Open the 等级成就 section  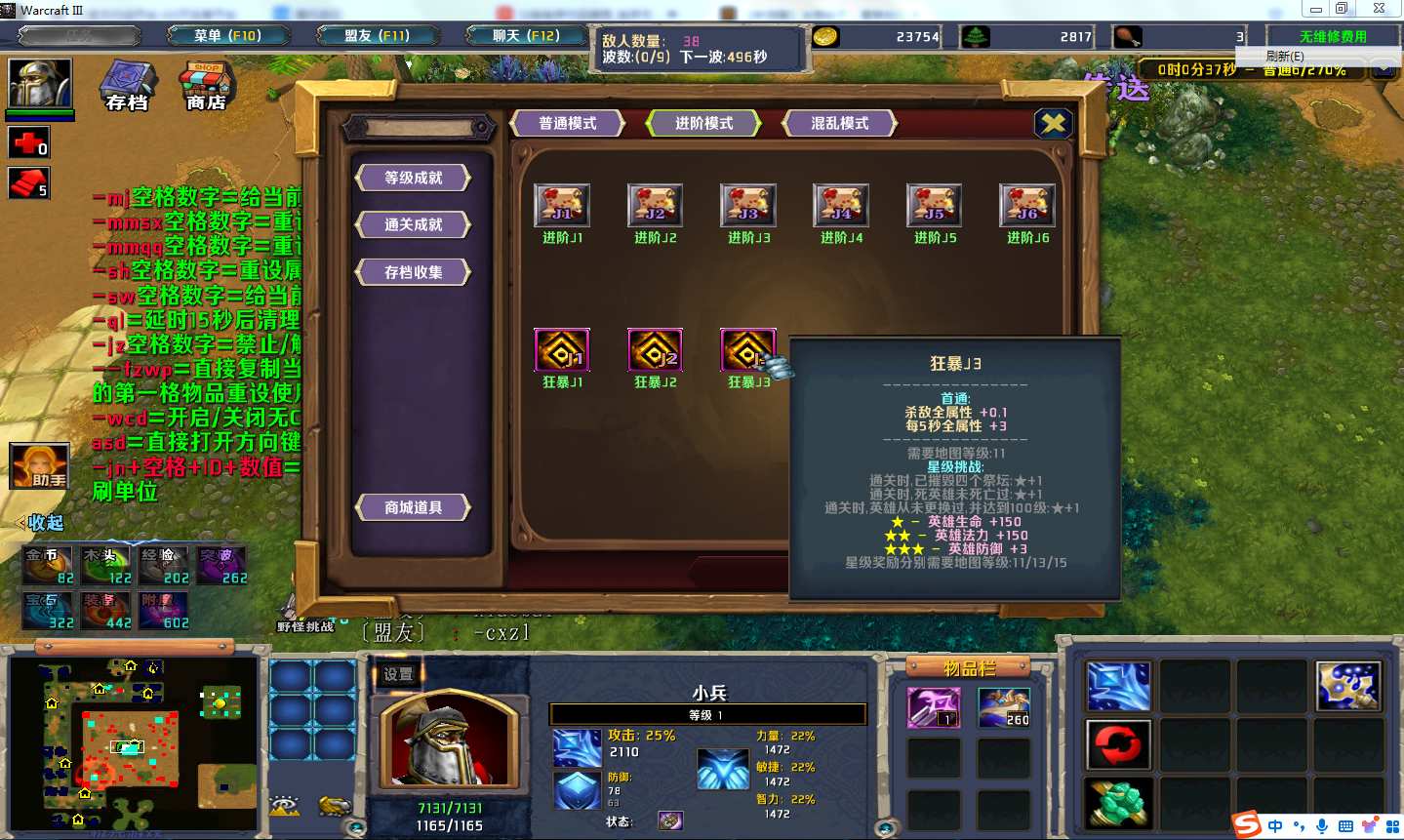[x=414, y=178]
